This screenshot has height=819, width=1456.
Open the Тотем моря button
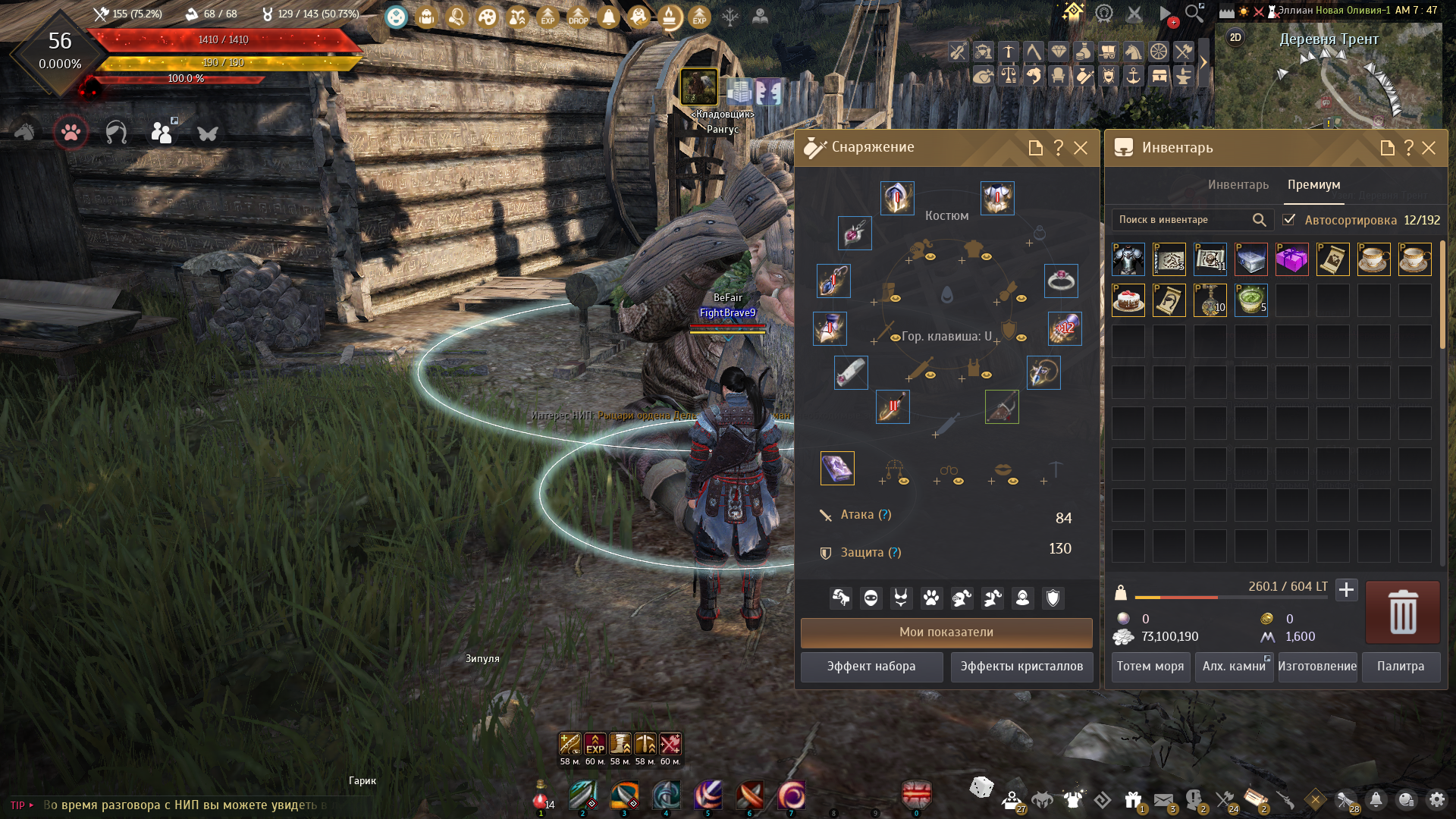pos(1150,667)
